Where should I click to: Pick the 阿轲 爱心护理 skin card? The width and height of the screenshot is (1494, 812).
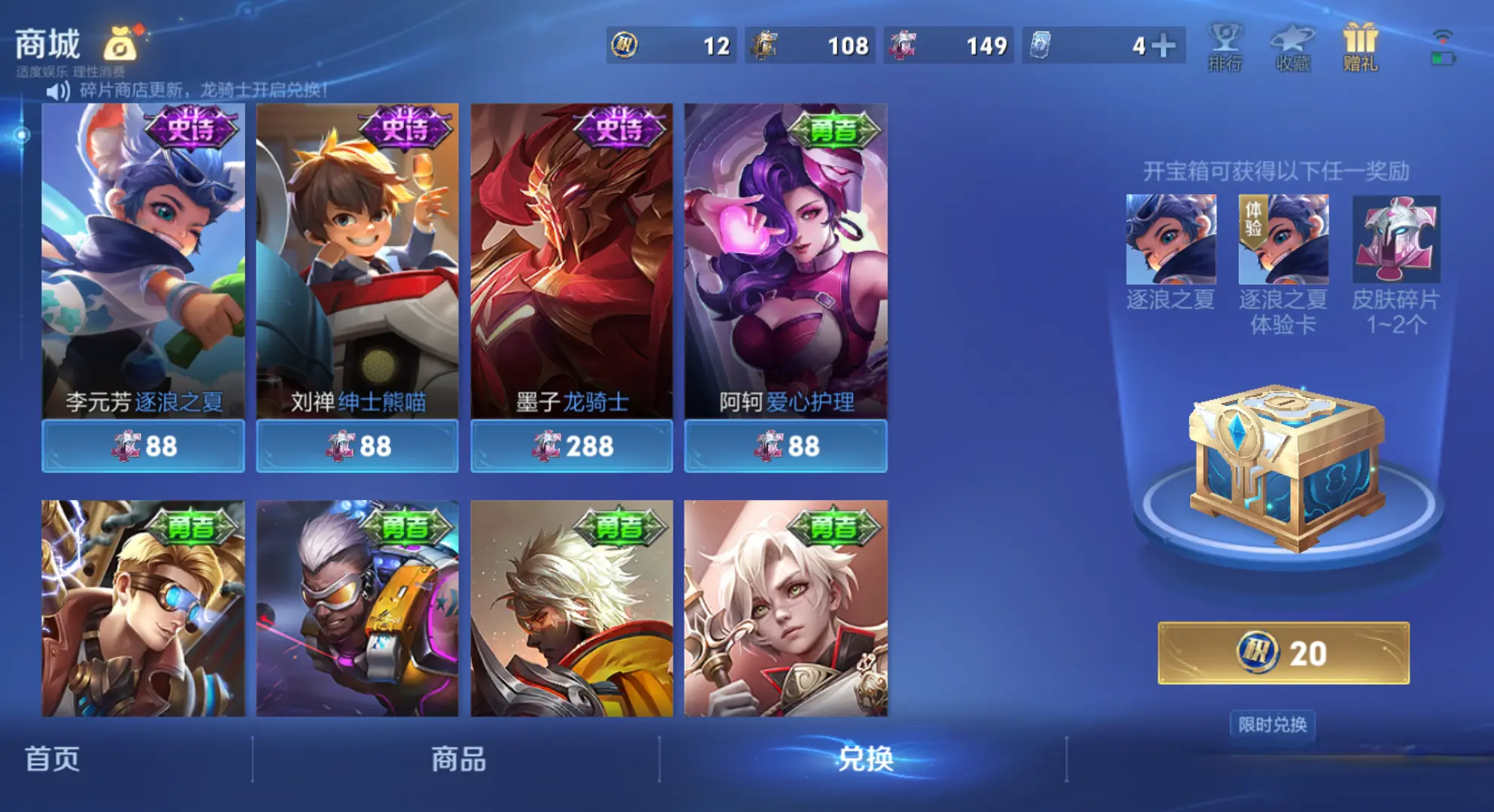pyautogui.click(x=785, y=260)
